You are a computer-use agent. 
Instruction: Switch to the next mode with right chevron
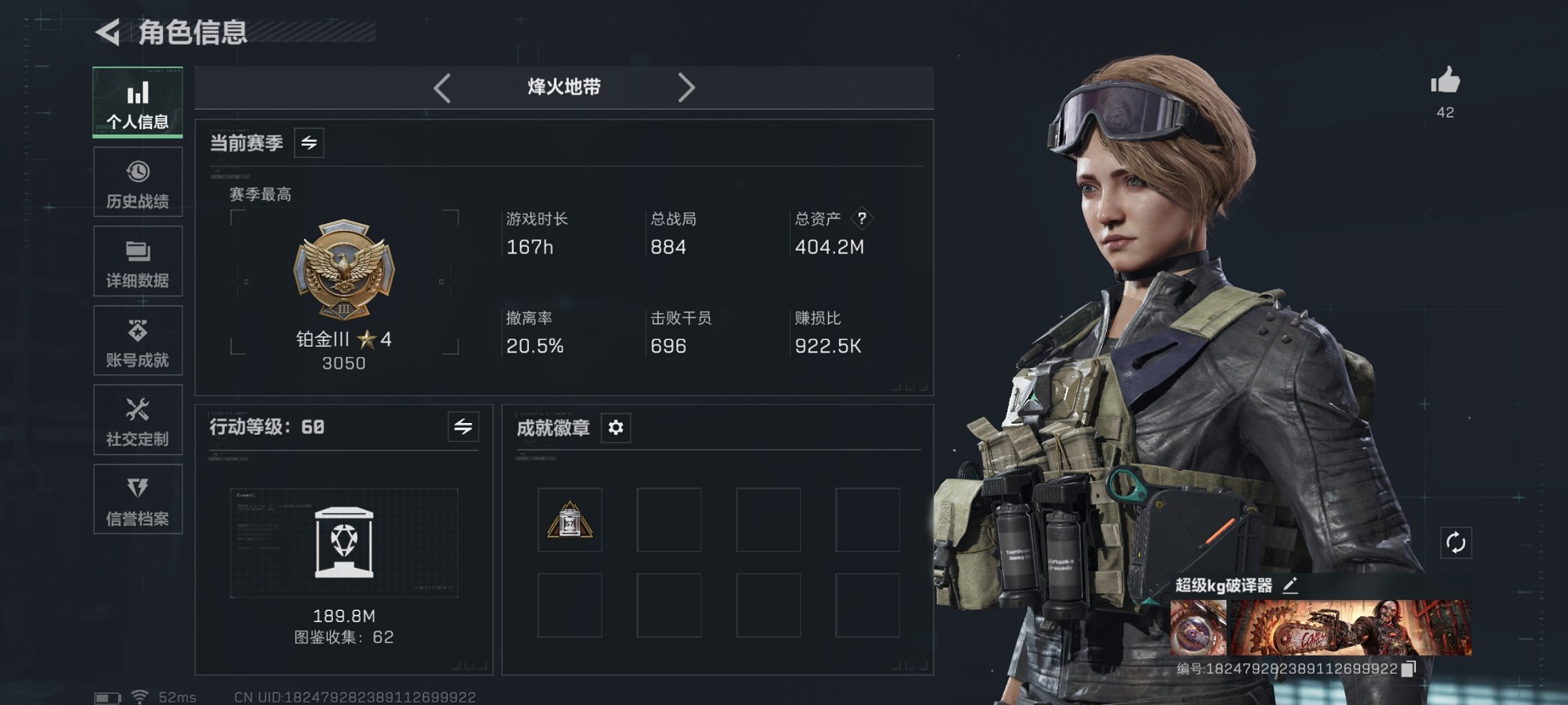687,88
